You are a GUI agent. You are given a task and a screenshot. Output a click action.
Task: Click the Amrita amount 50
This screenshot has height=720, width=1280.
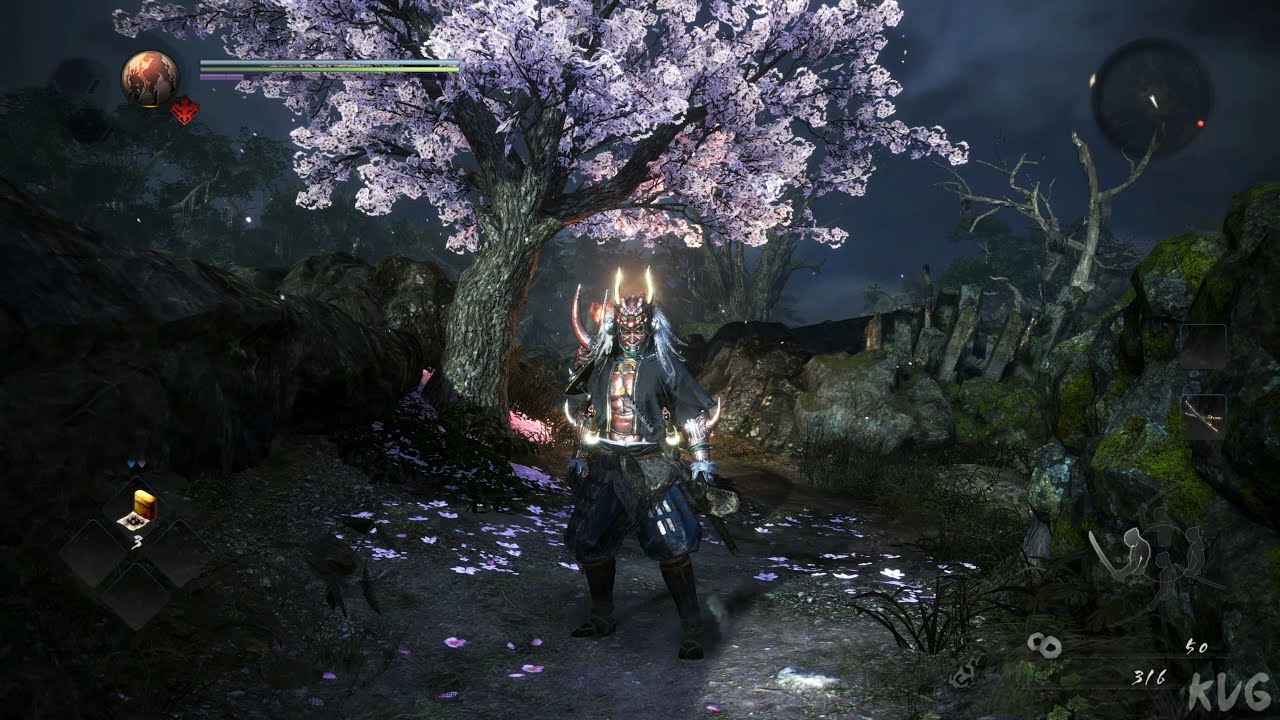(1198, 647)
